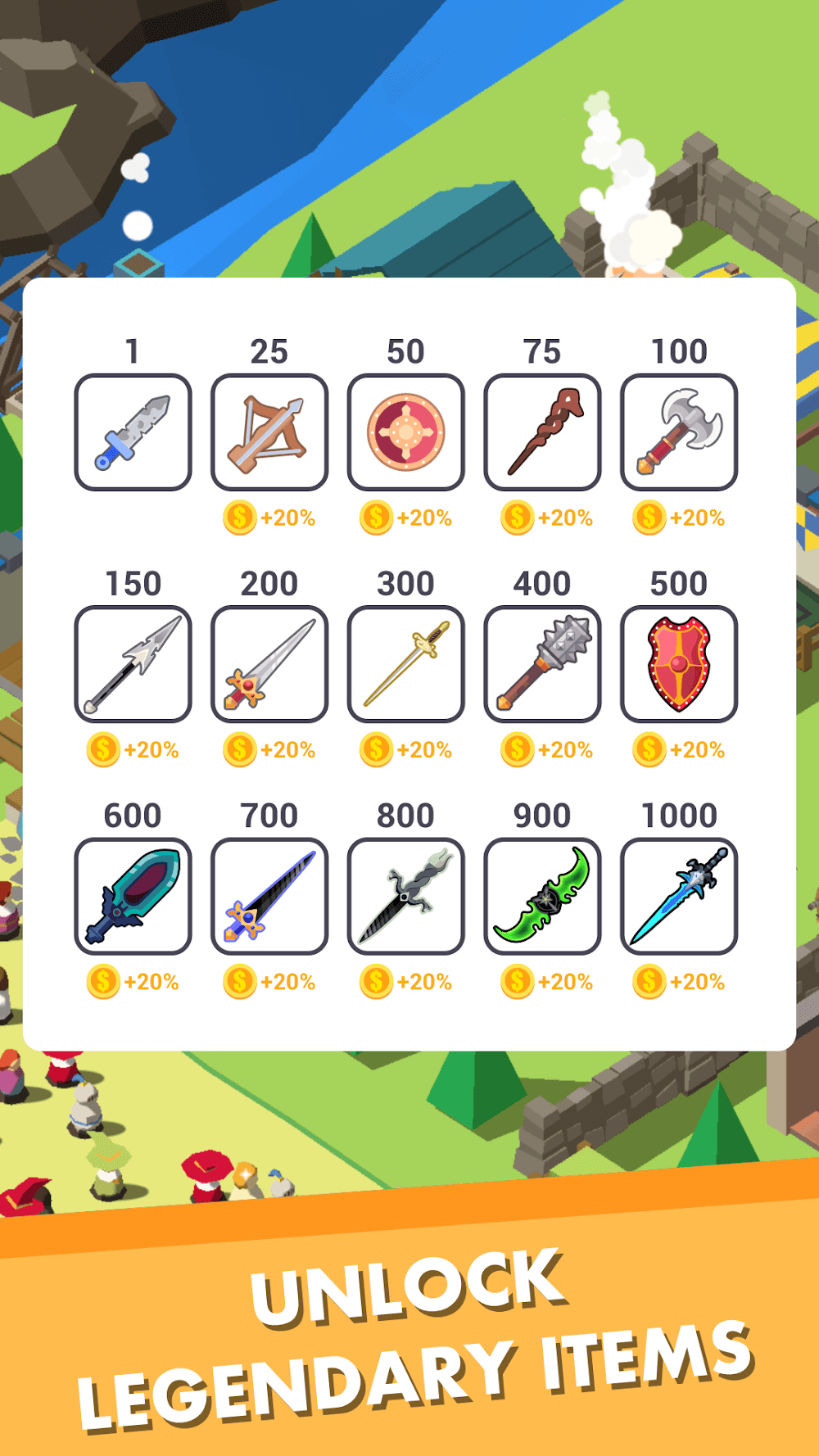819x1456 pixels.
Task: Pick the red heater shield at 500
Action: click(679, 664)
